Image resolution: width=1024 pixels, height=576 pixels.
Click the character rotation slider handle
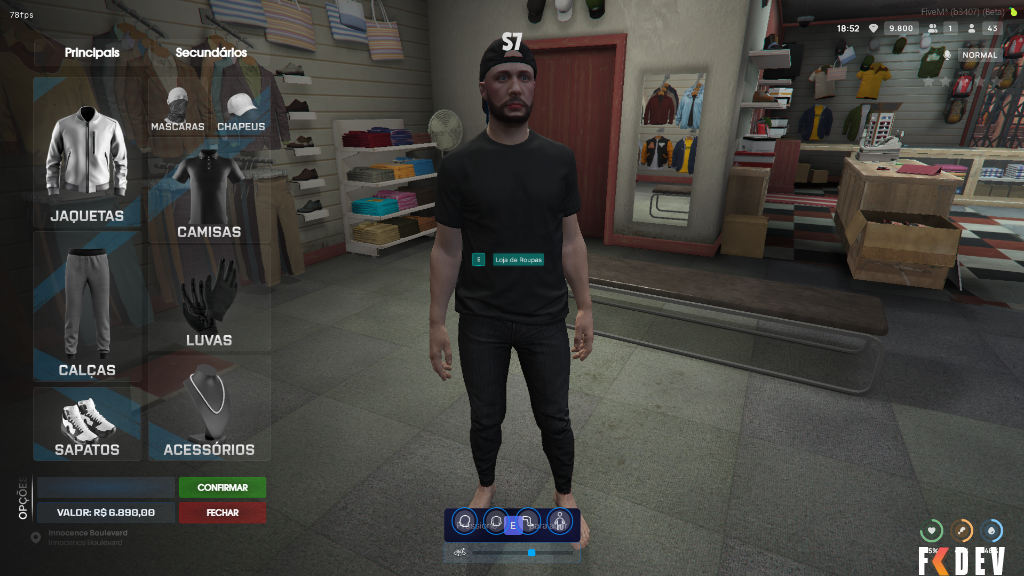(x=532, y=552)
